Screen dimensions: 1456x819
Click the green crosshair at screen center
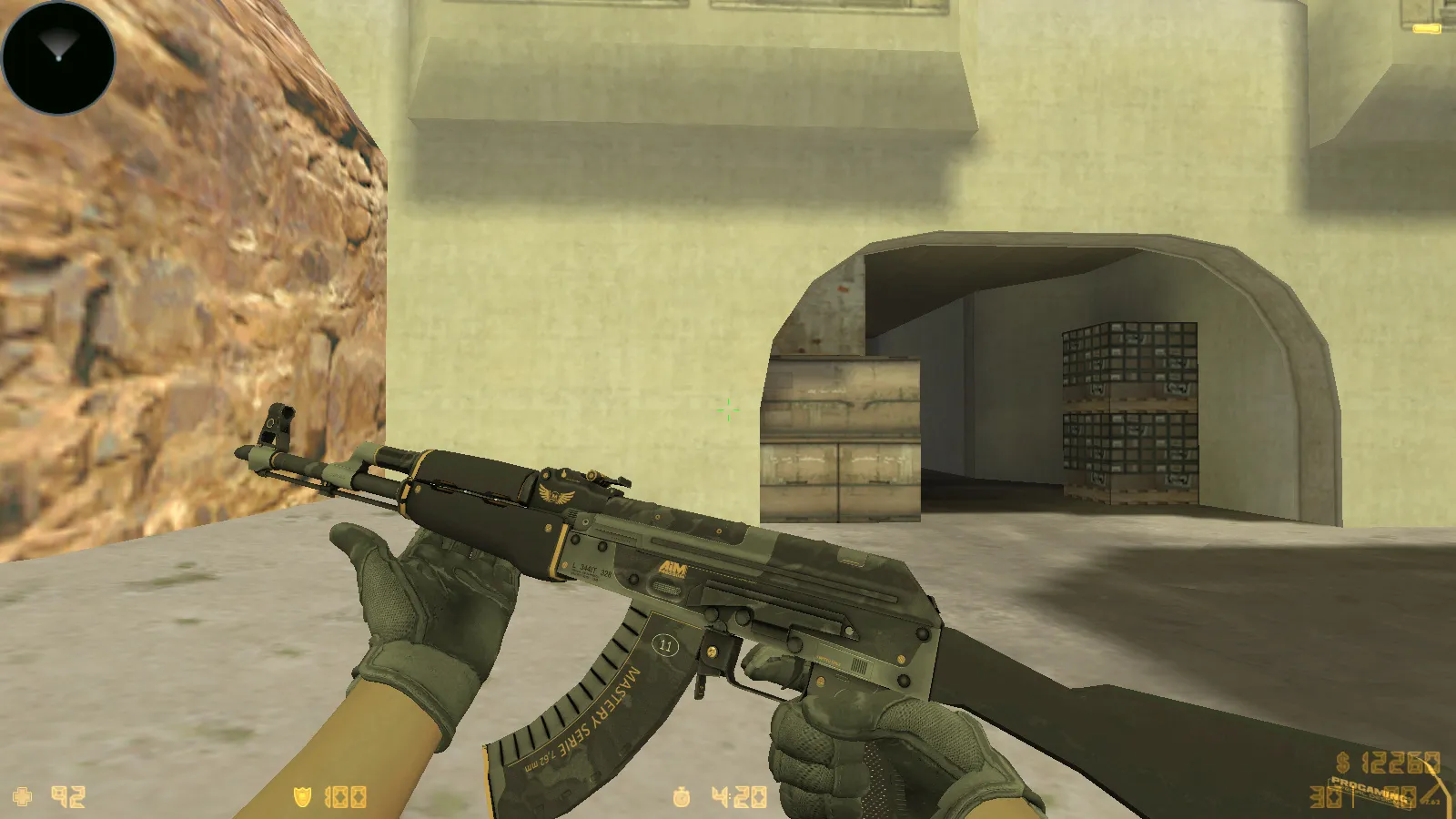pos(728,410)
